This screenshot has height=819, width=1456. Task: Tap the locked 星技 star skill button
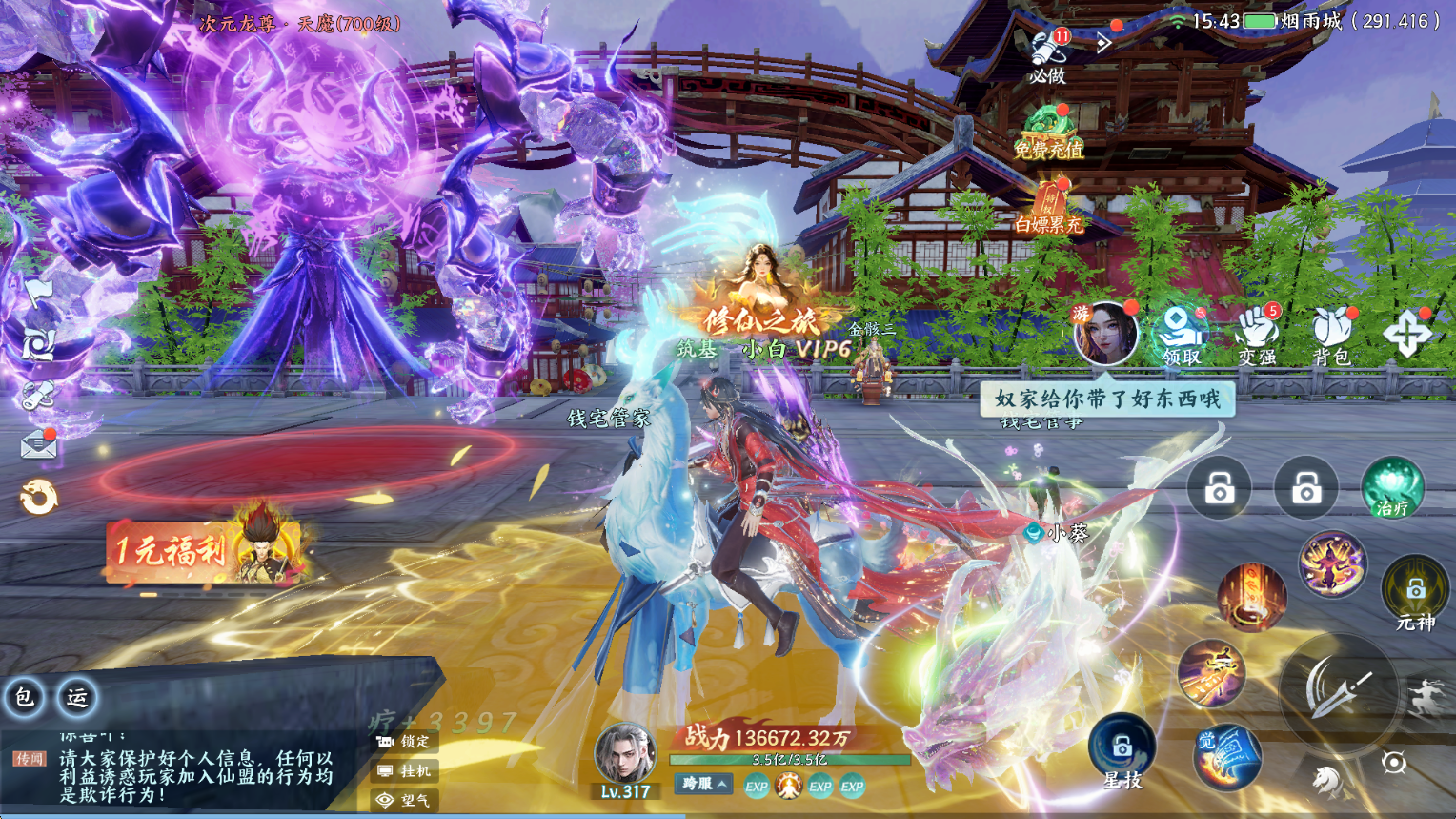coord(1122,750)
